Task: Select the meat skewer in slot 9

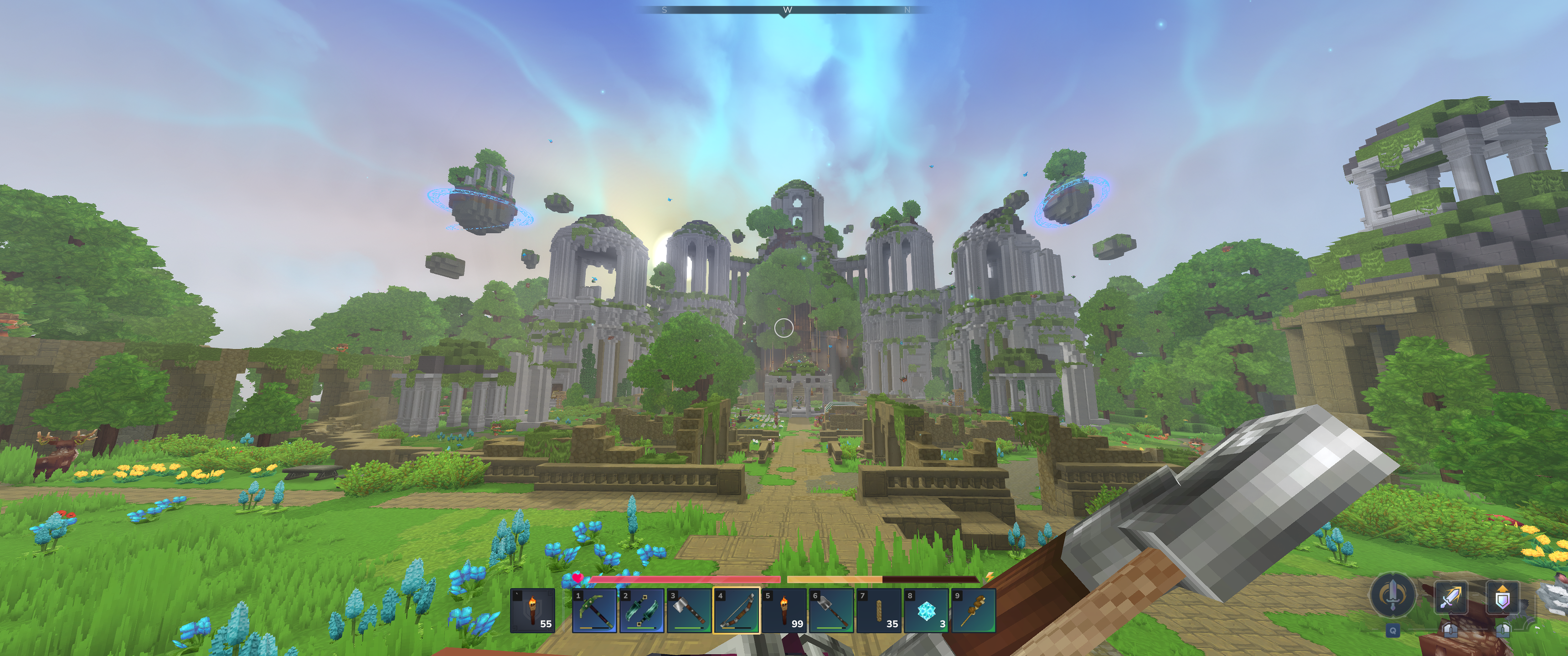Action: [x=973, y=610]
